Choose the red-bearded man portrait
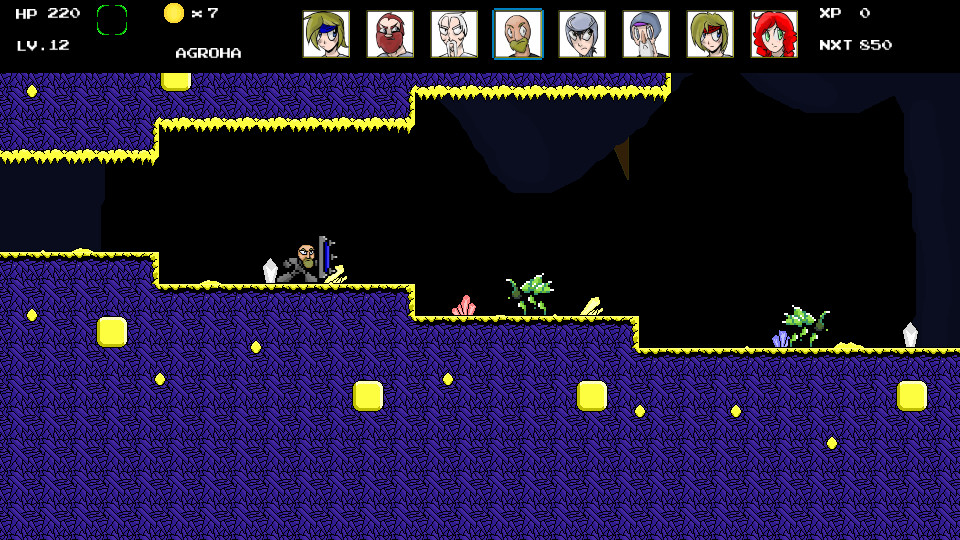 click(390, 35)
